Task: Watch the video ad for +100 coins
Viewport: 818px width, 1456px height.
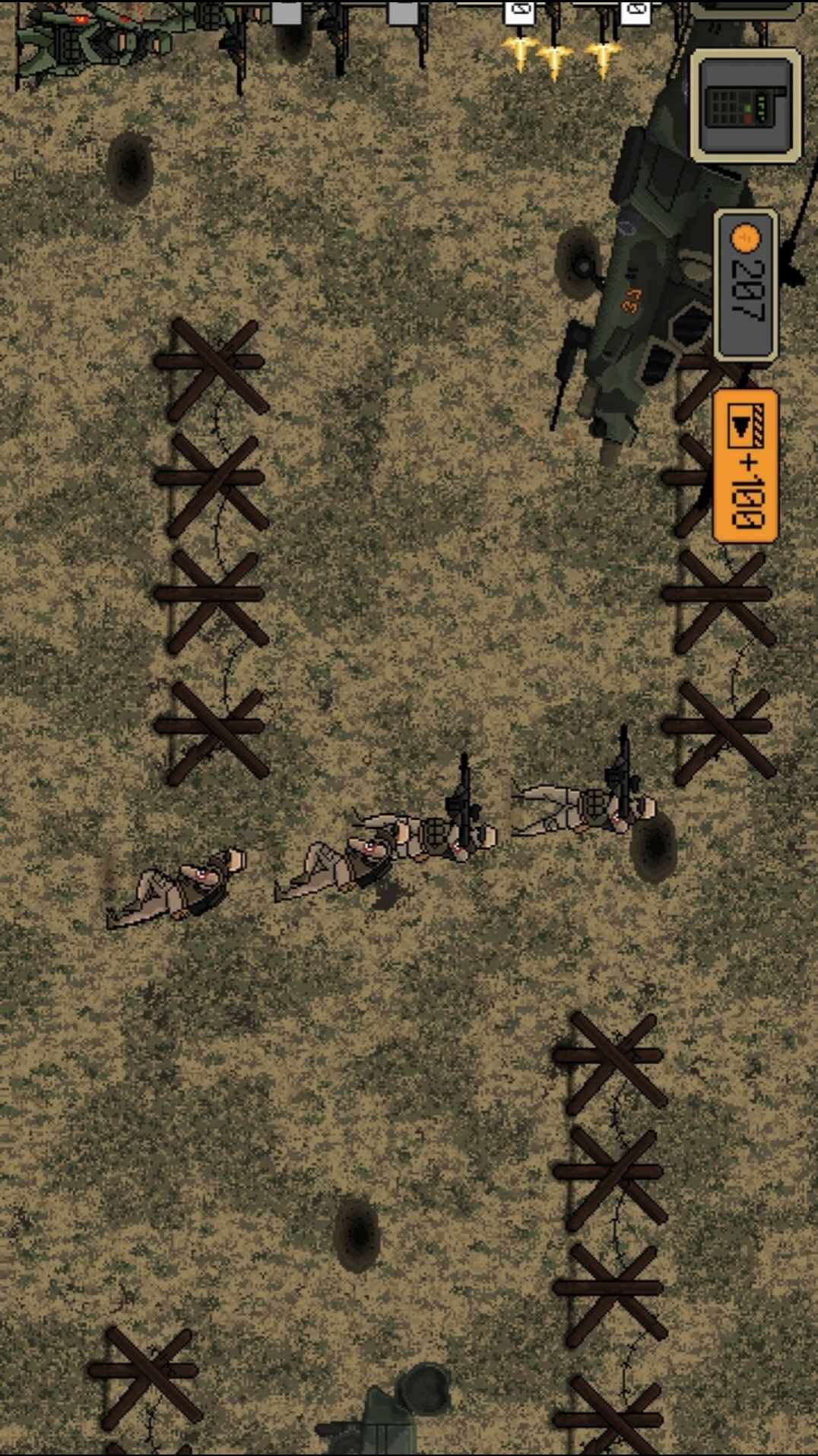Action: click(x=745, y=465)
